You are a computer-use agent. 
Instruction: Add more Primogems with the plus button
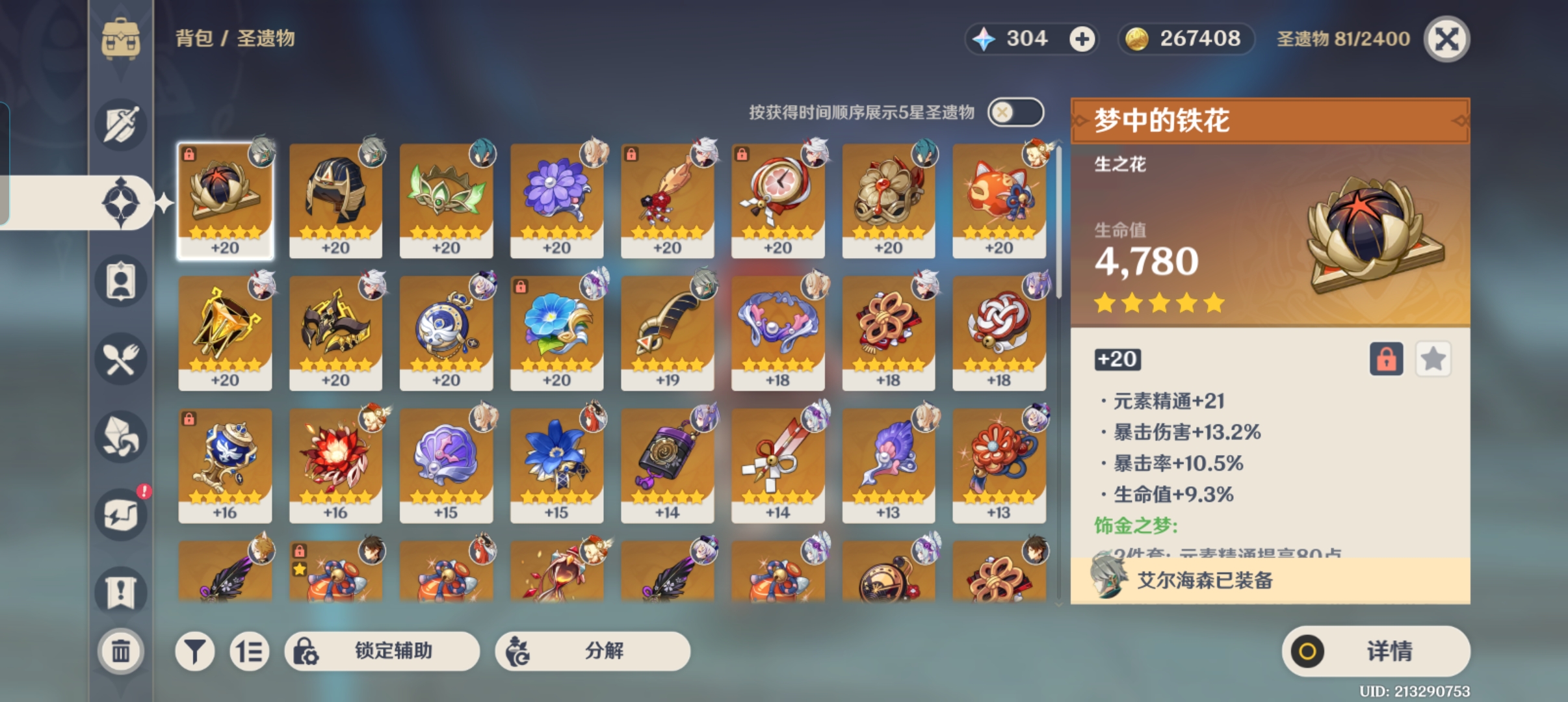(x=1082, y=39)
